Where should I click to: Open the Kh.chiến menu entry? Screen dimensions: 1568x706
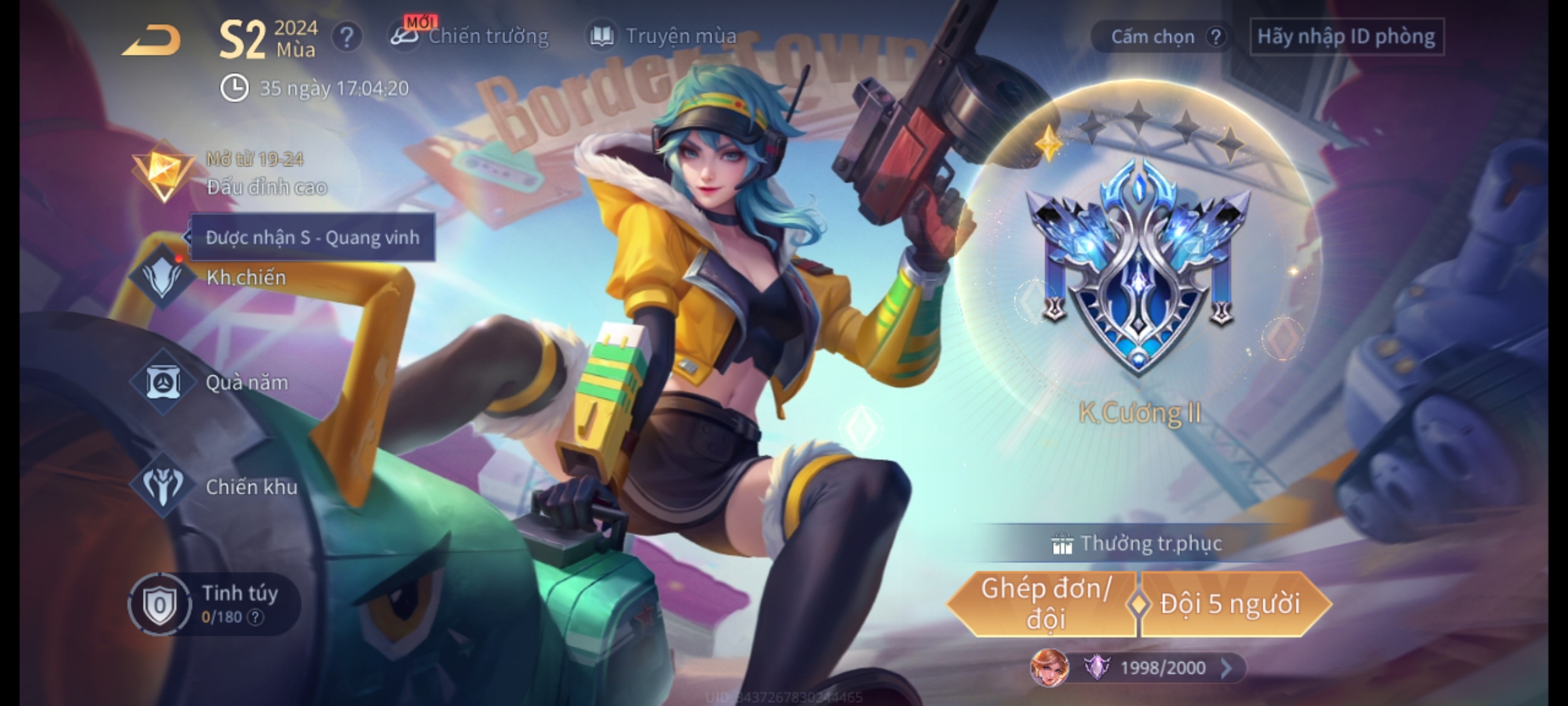pos(216,278)
